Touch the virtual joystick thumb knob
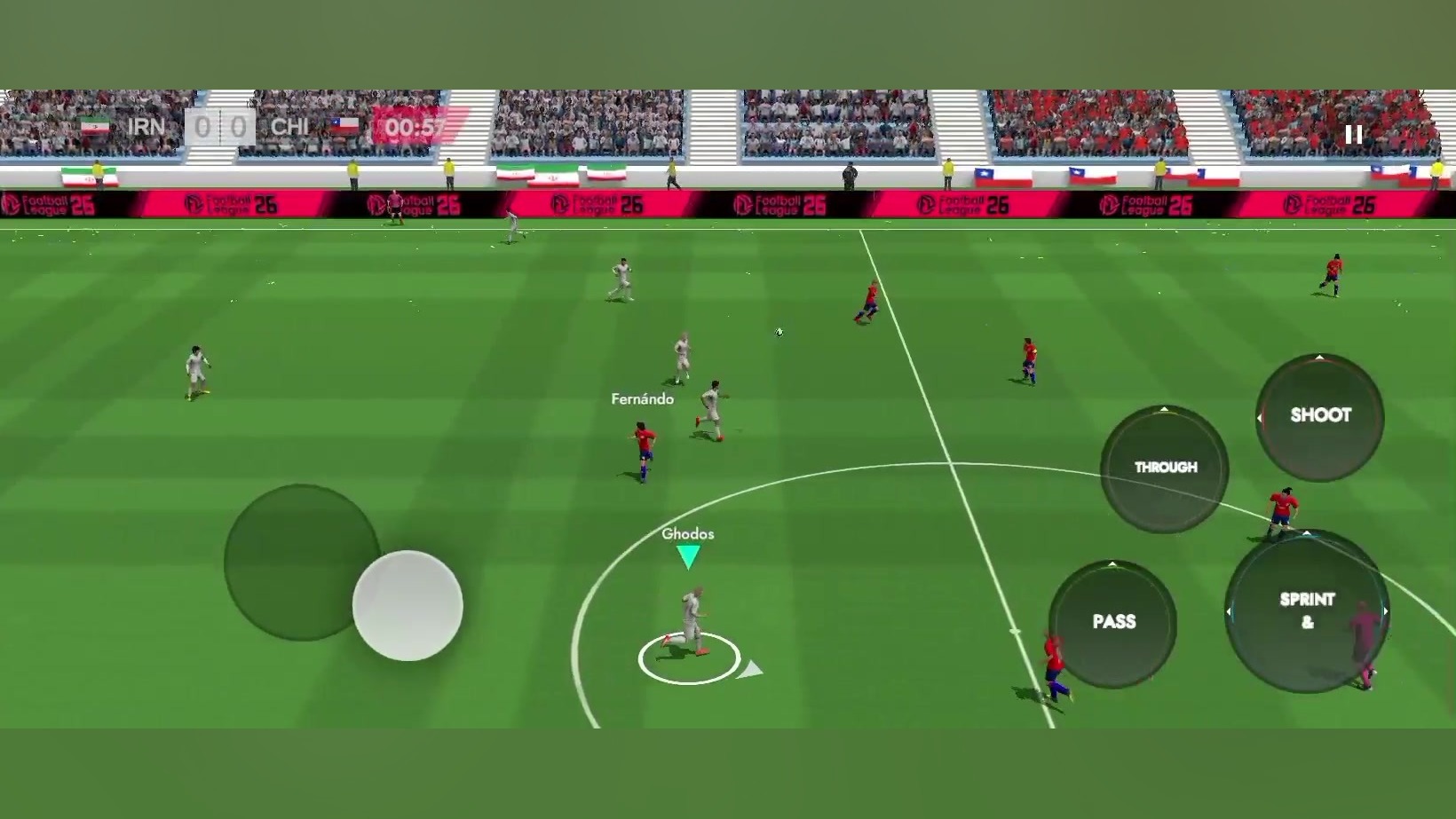This screenshot has width=1456, height=819. click(408, 606)
